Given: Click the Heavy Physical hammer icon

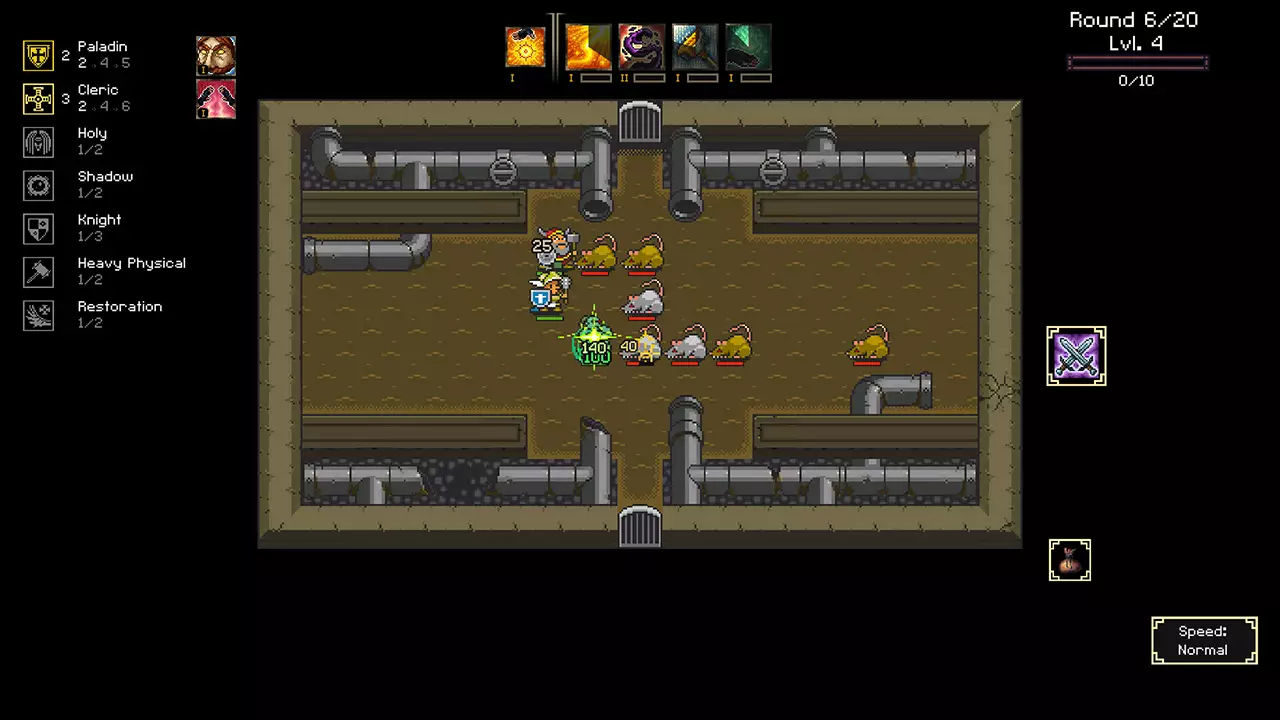Looking at the screenshot, I should pos(38,272).
